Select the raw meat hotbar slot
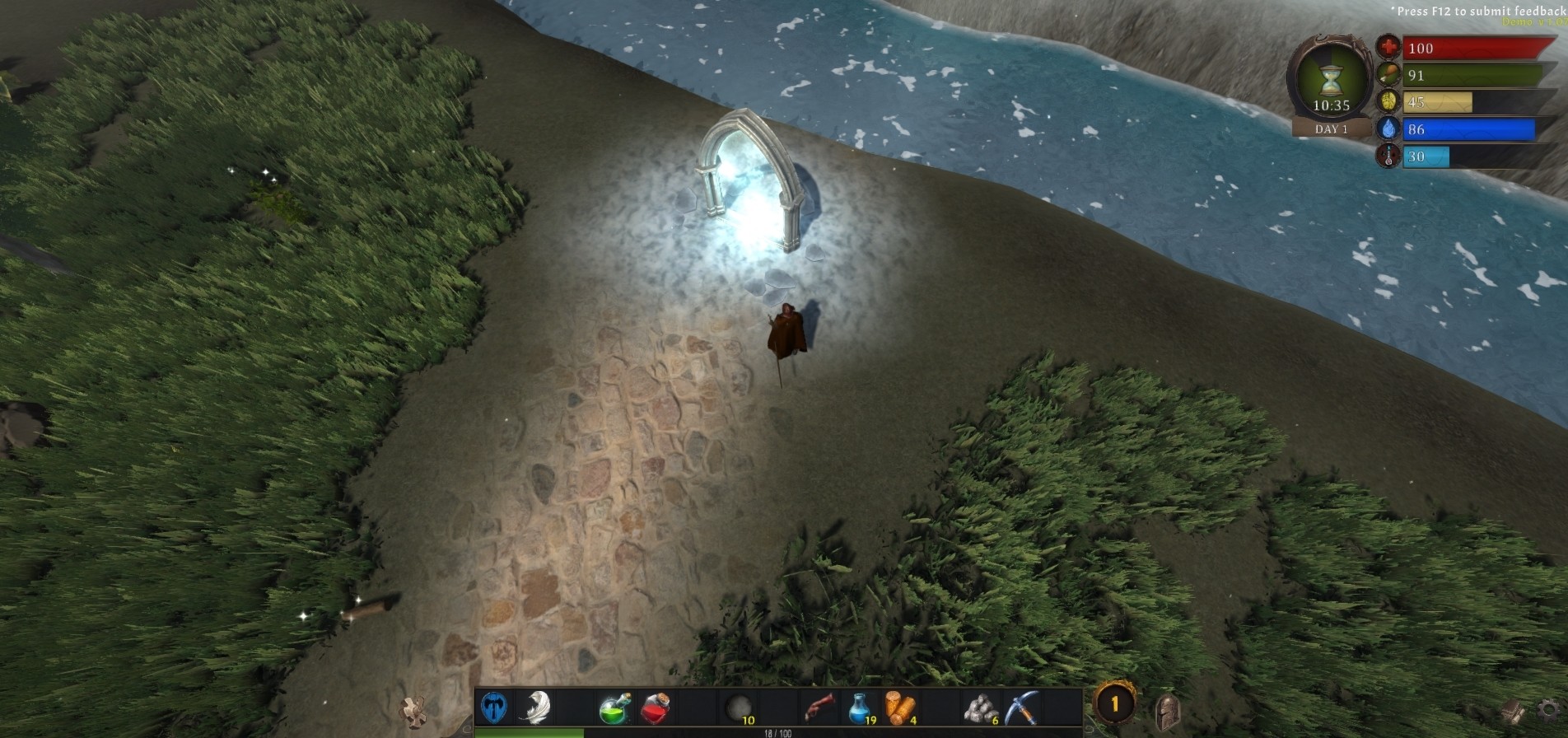 (x=819, y=708)
